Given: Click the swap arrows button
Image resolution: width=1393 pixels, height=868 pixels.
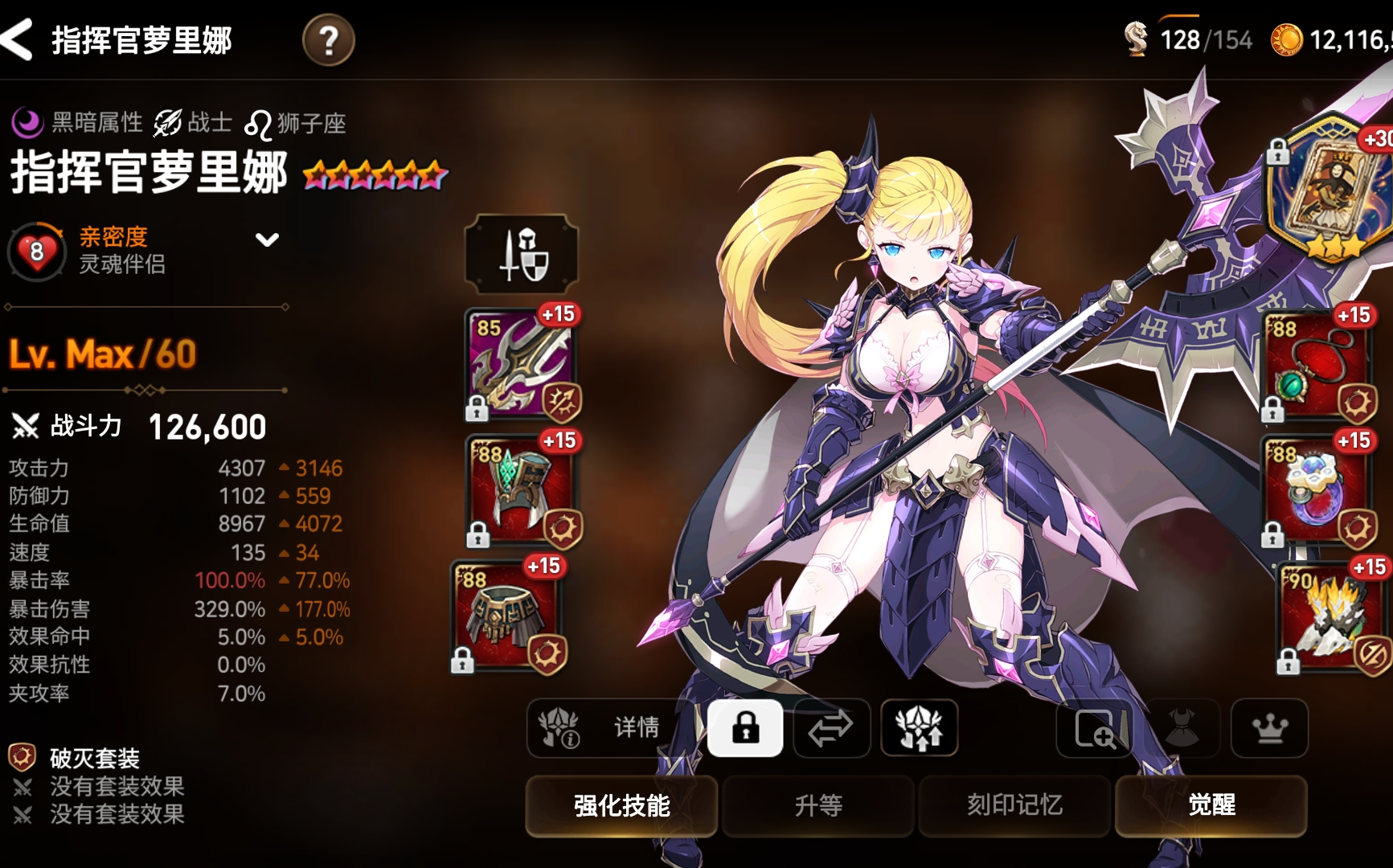Looking at the screenshot, I should click(x=831, y=728).
